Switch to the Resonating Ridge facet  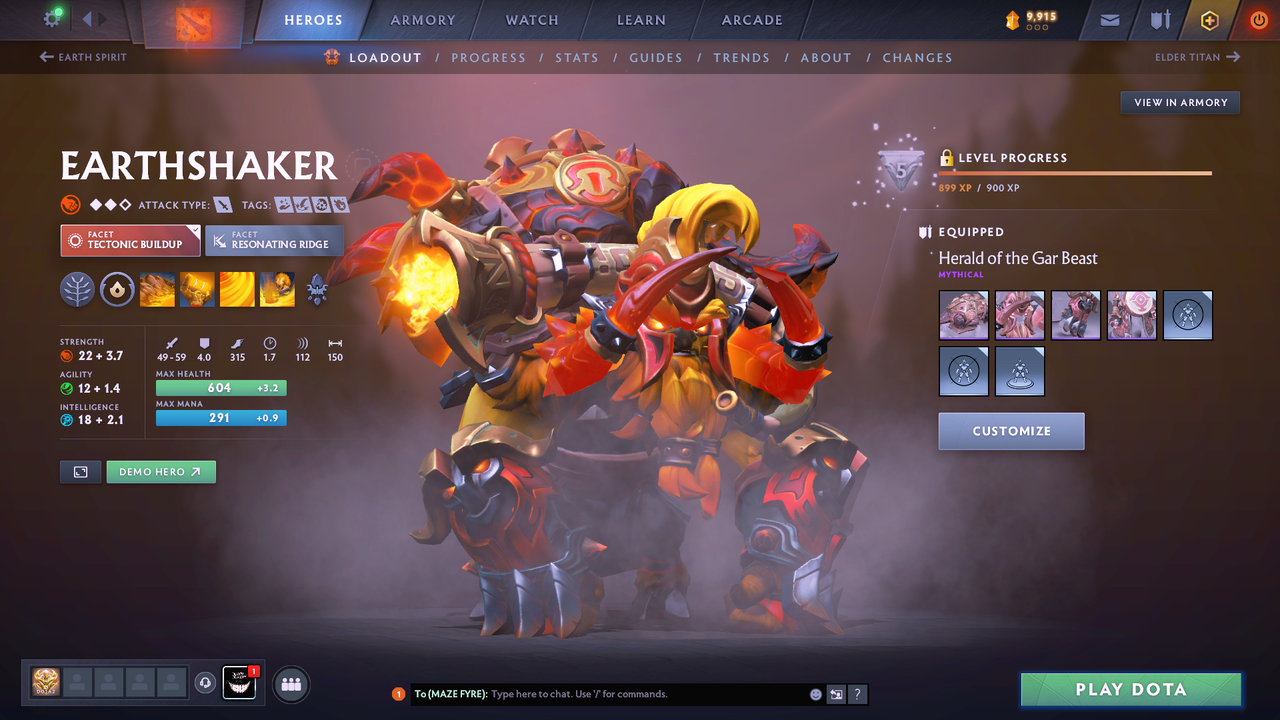pyautogui.click(x=274, y=240)
